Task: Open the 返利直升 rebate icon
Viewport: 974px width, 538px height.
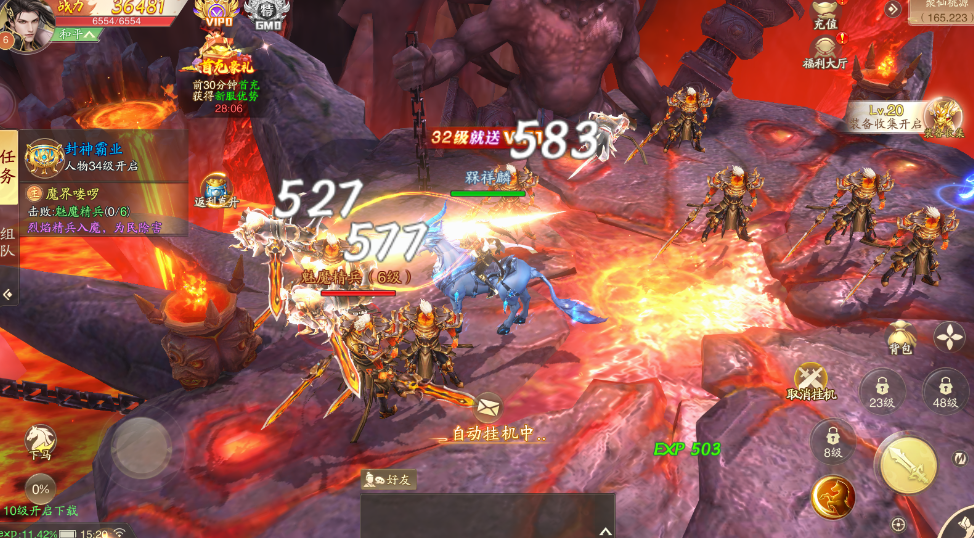Action: click(x=217, y=190)
